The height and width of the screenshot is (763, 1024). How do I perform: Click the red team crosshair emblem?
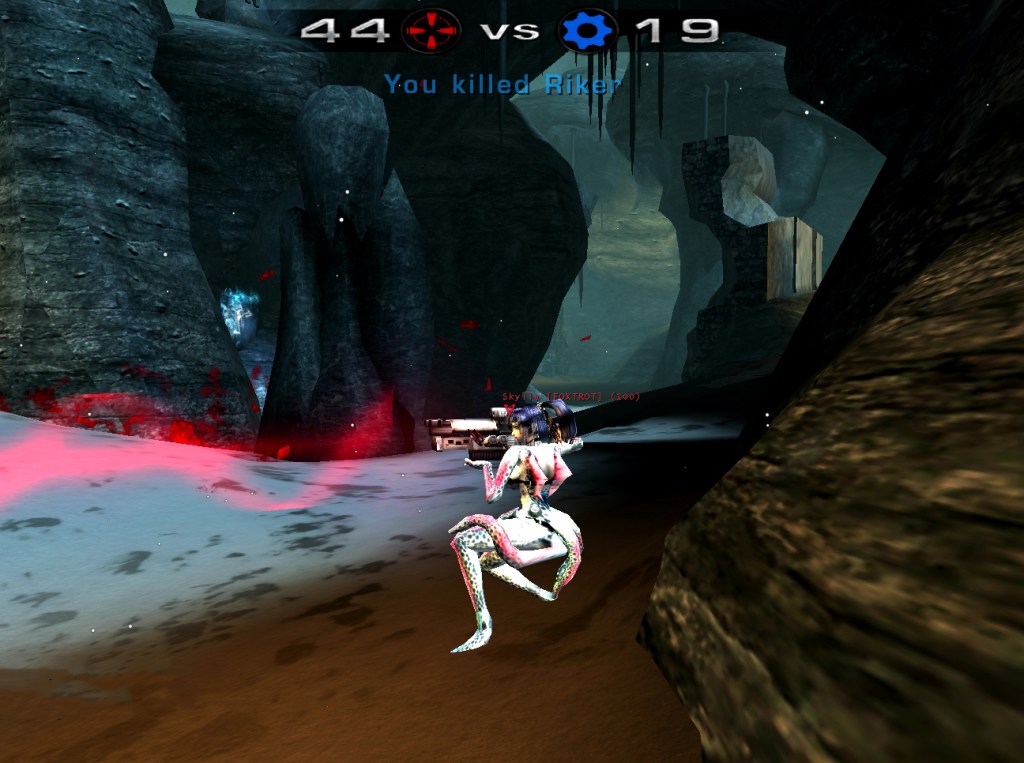(431, 30)
